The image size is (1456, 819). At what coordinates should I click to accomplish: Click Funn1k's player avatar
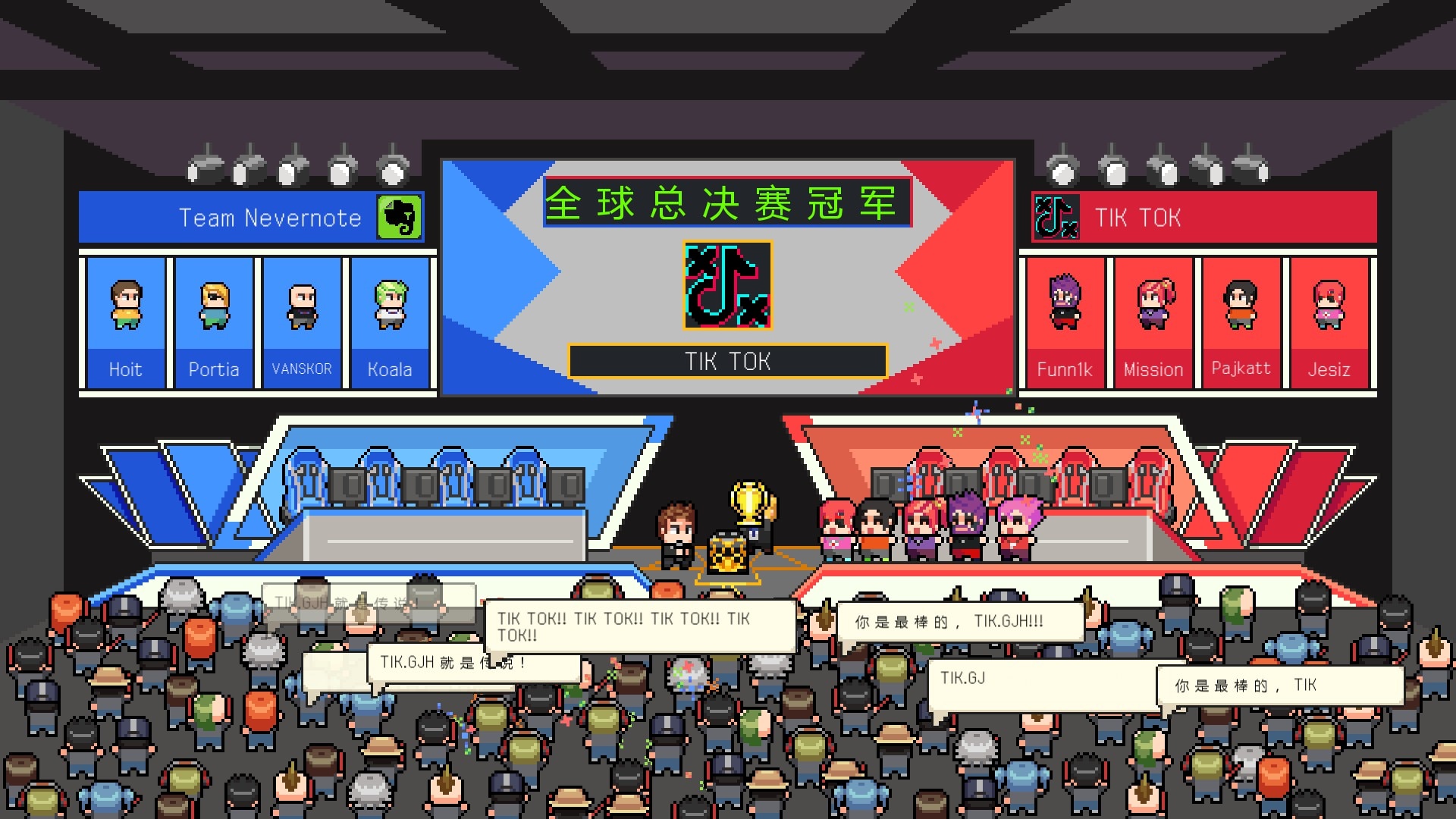point(1065,307)
